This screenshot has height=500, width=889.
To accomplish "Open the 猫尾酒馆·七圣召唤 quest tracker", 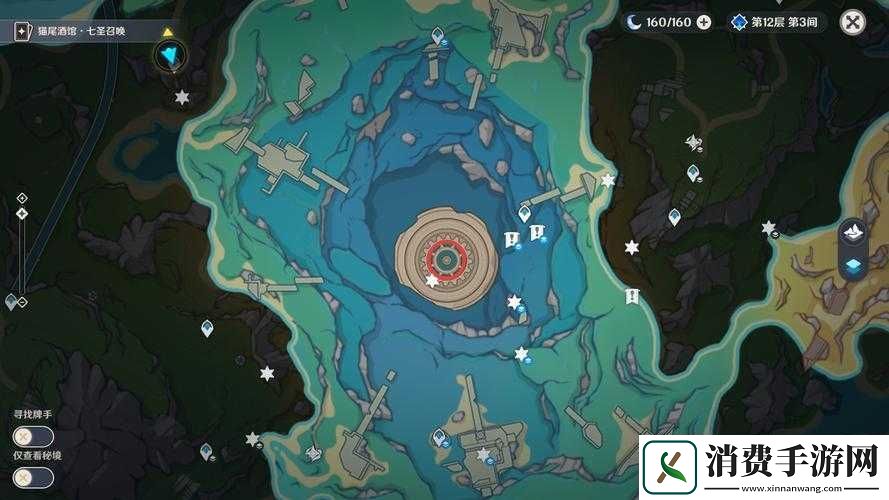I will click(88, 31).
